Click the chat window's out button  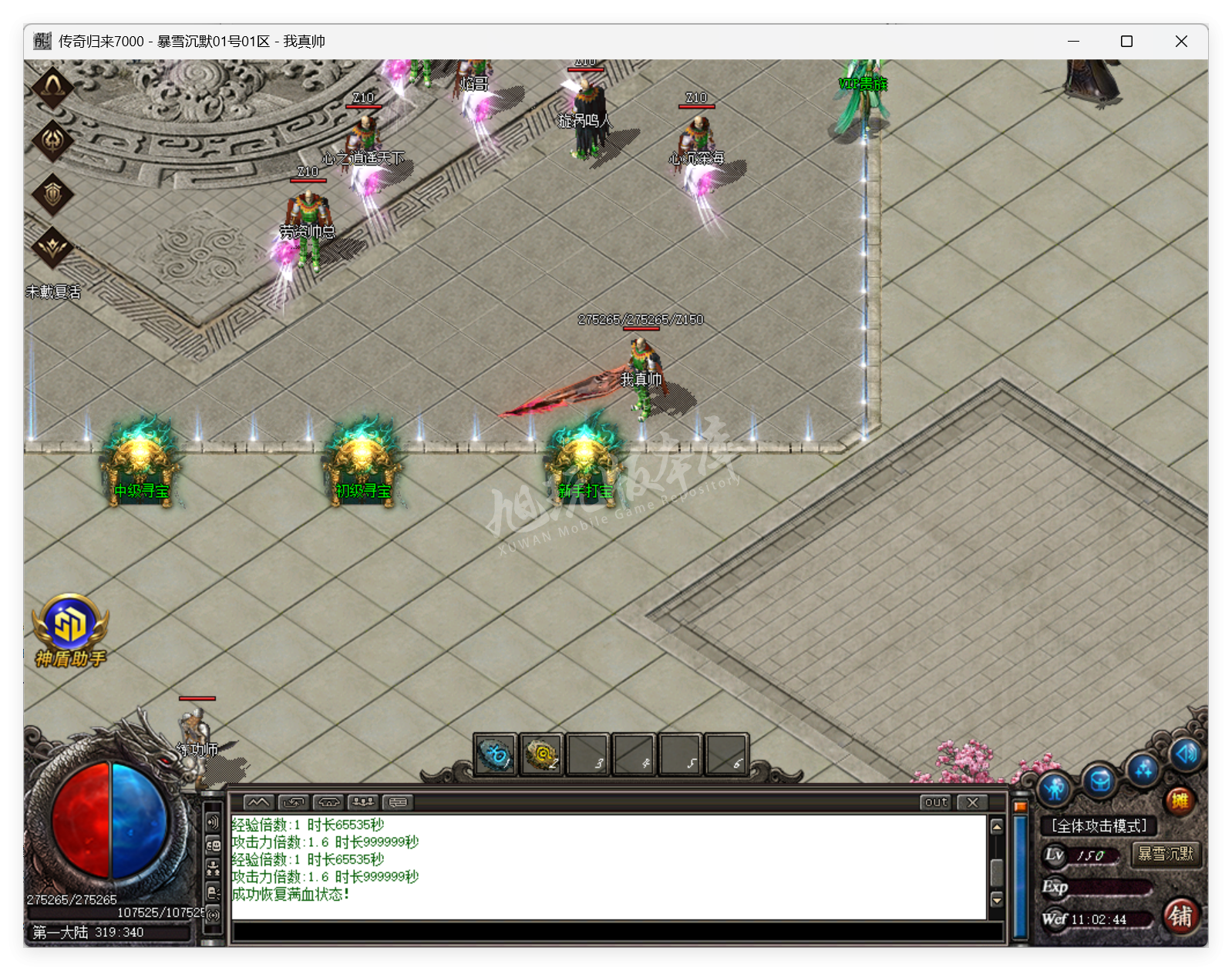[x=936, y=802]
